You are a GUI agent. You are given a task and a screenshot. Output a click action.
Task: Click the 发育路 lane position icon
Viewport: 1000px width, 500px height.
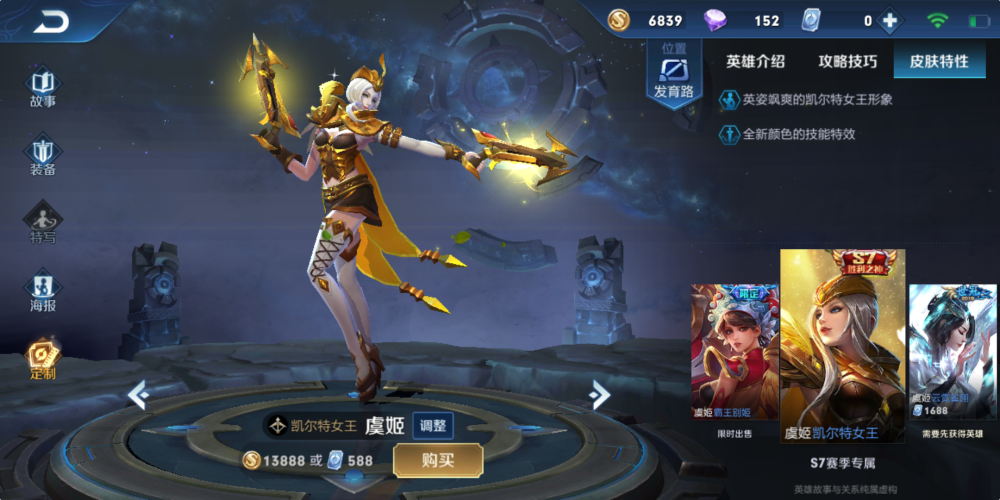click(673, 76)
